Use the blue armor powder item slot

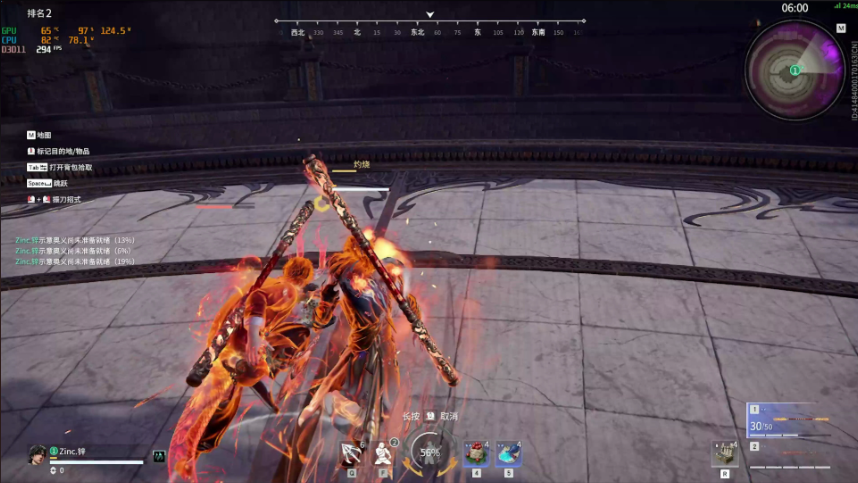tap(508, 454)
